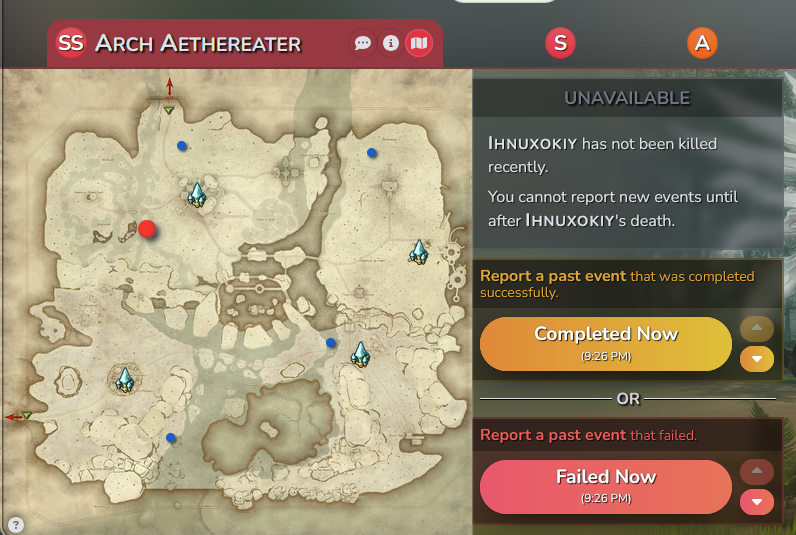Open the question mark help icon
The image size is (796, 535).
click(x=16, y=524)
